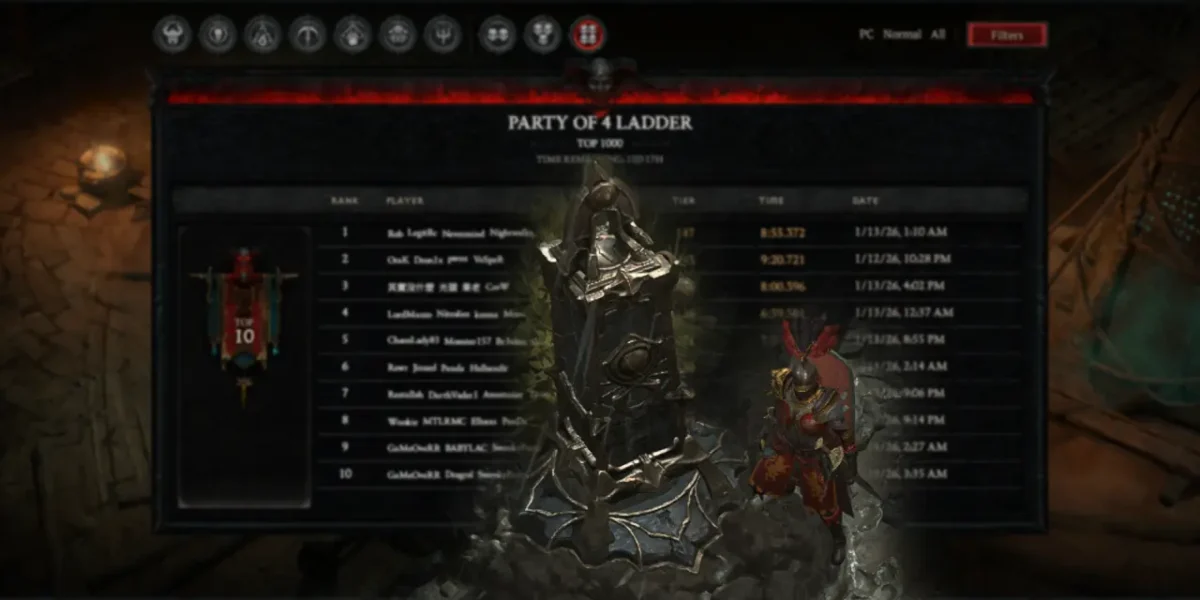Open the Filters panel
Viewport: 1200px width, 600px height.
click(1006, 35)
